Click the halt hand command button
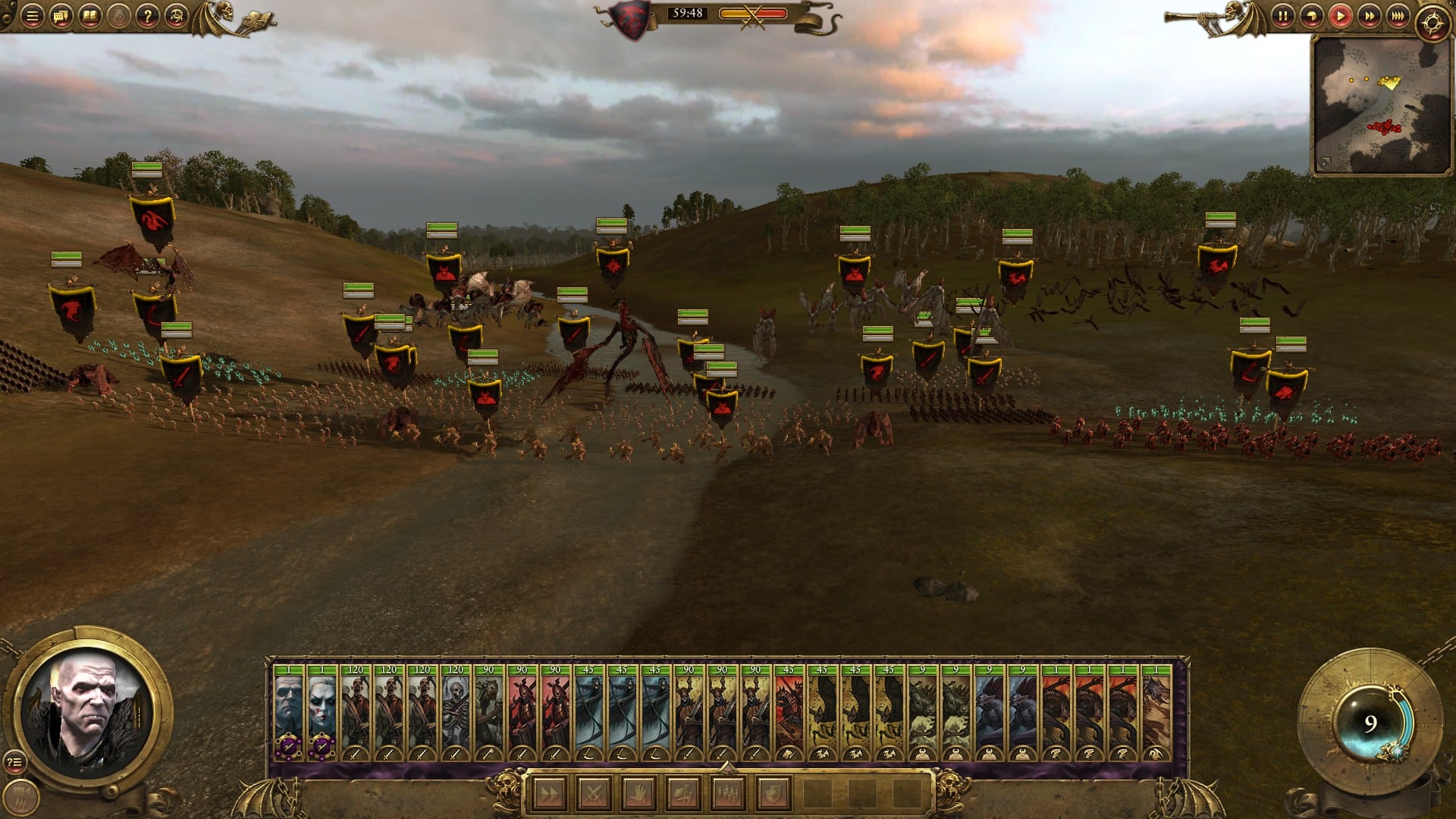Screen dimensions: 1456x819 639,794
